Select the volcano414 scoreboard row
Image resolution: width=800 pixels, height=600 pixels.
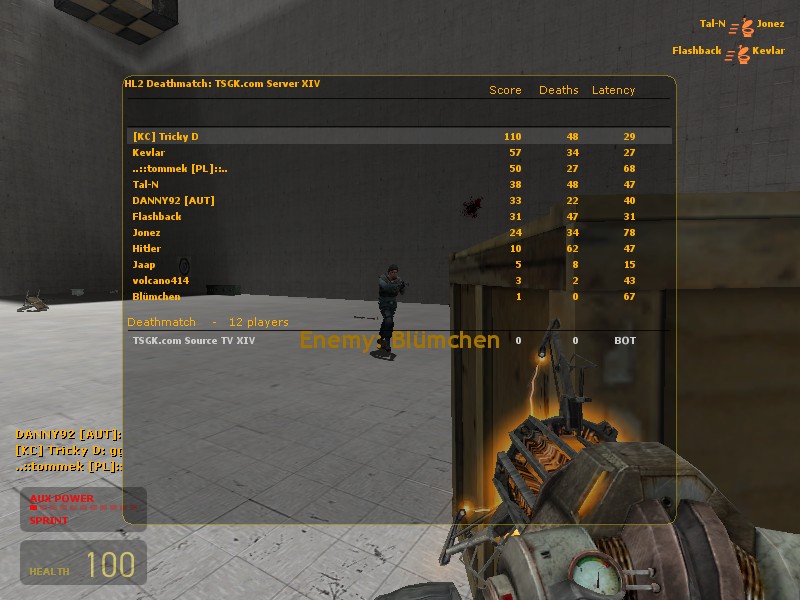pos(398,280)
